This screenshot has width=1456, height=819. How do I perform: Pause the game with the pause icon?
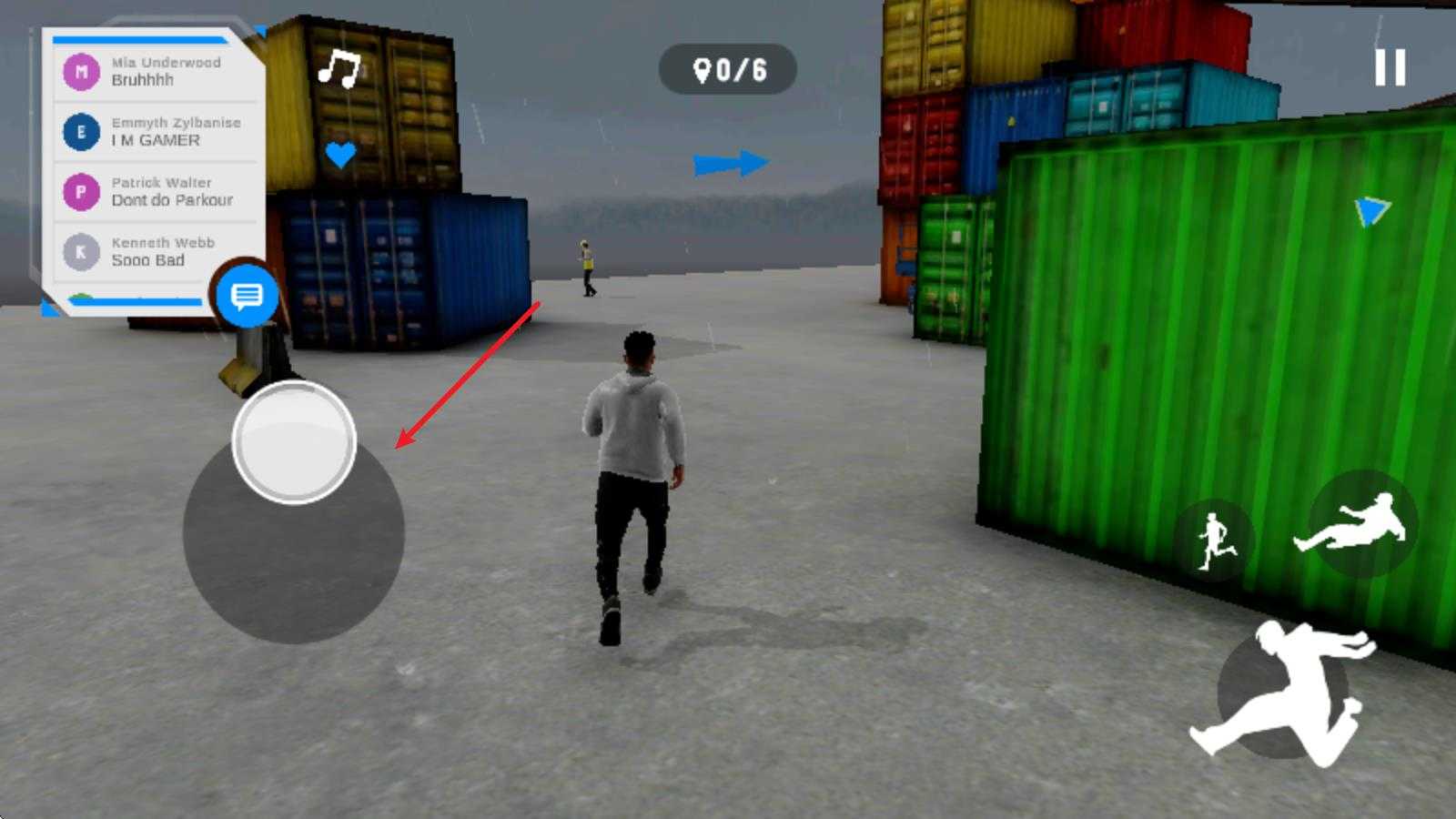(x=1390, y=67)
